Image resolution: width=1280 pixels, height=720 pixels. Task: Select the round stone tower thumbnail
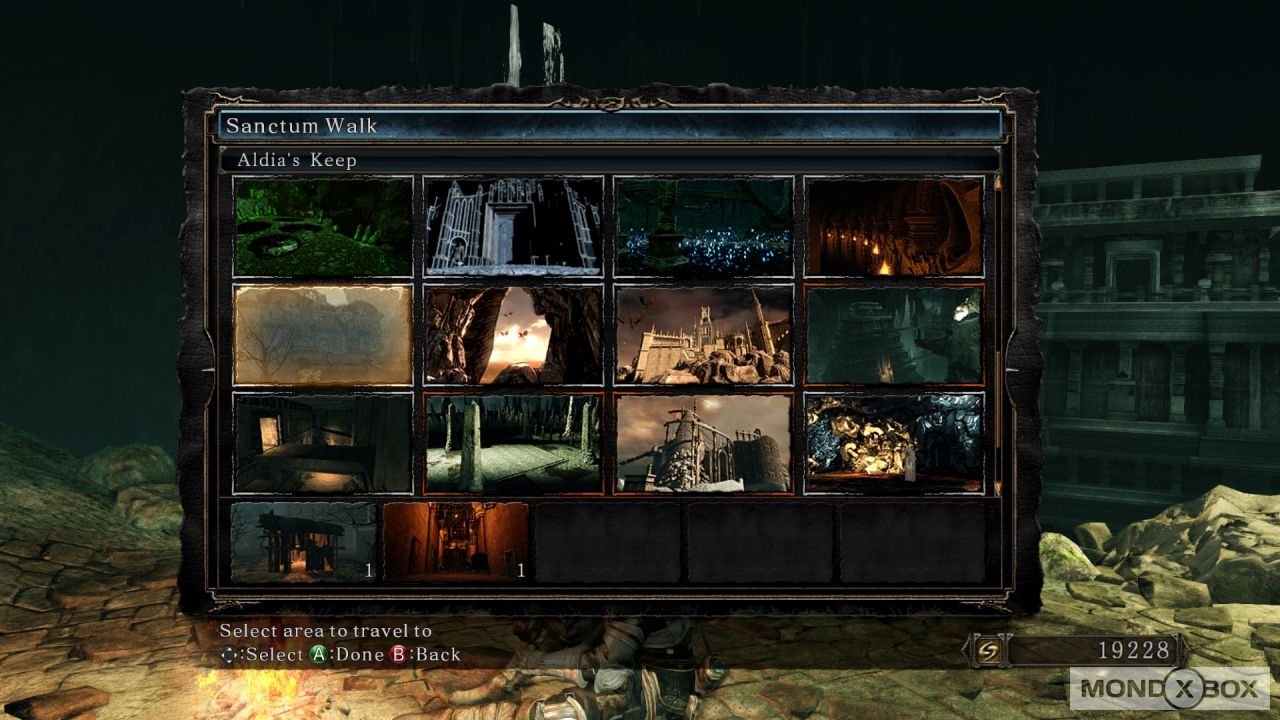tap(703, 443)
